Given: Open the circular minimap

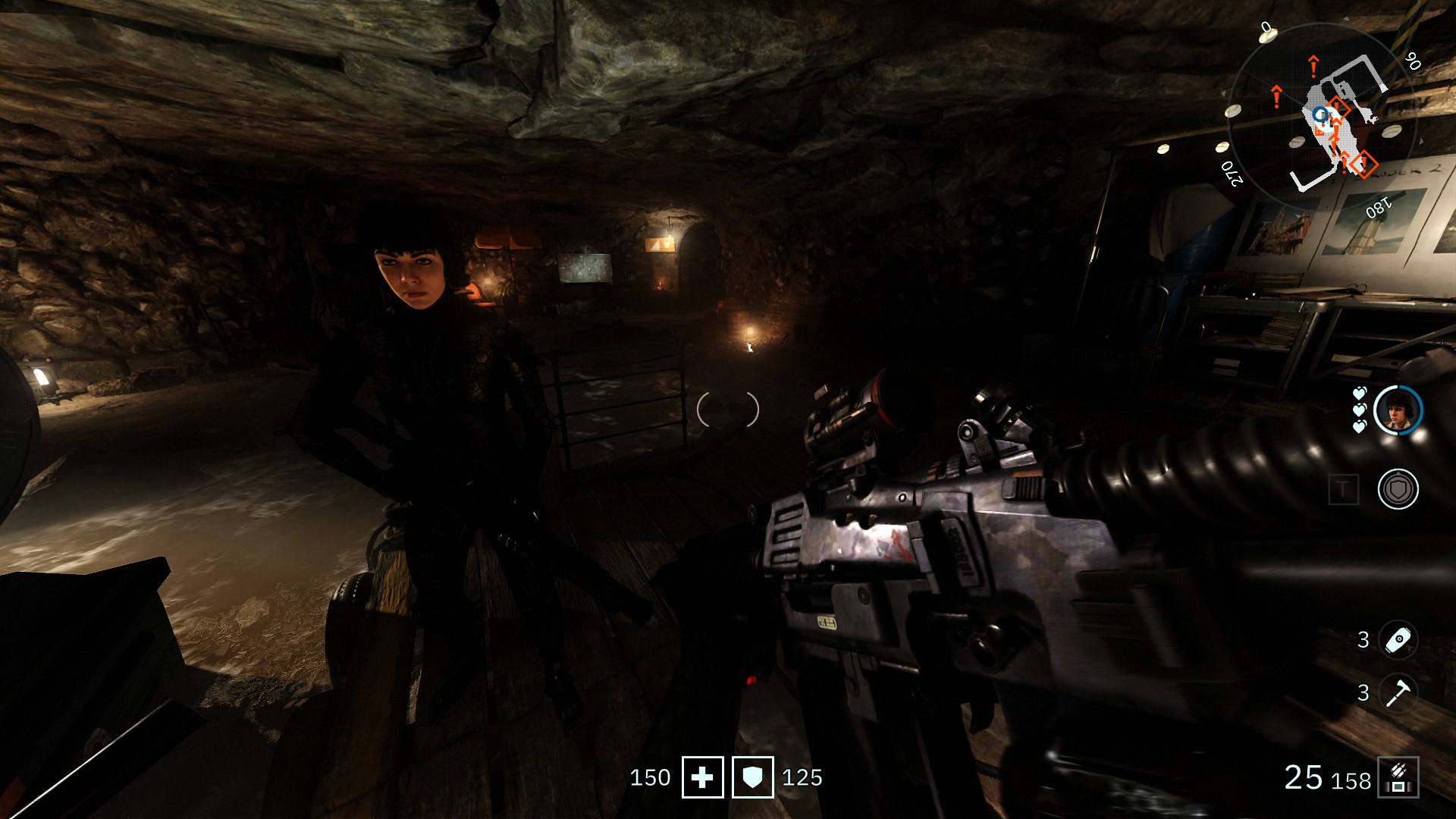Looking at the screenshot, I should coord(1322,118).
